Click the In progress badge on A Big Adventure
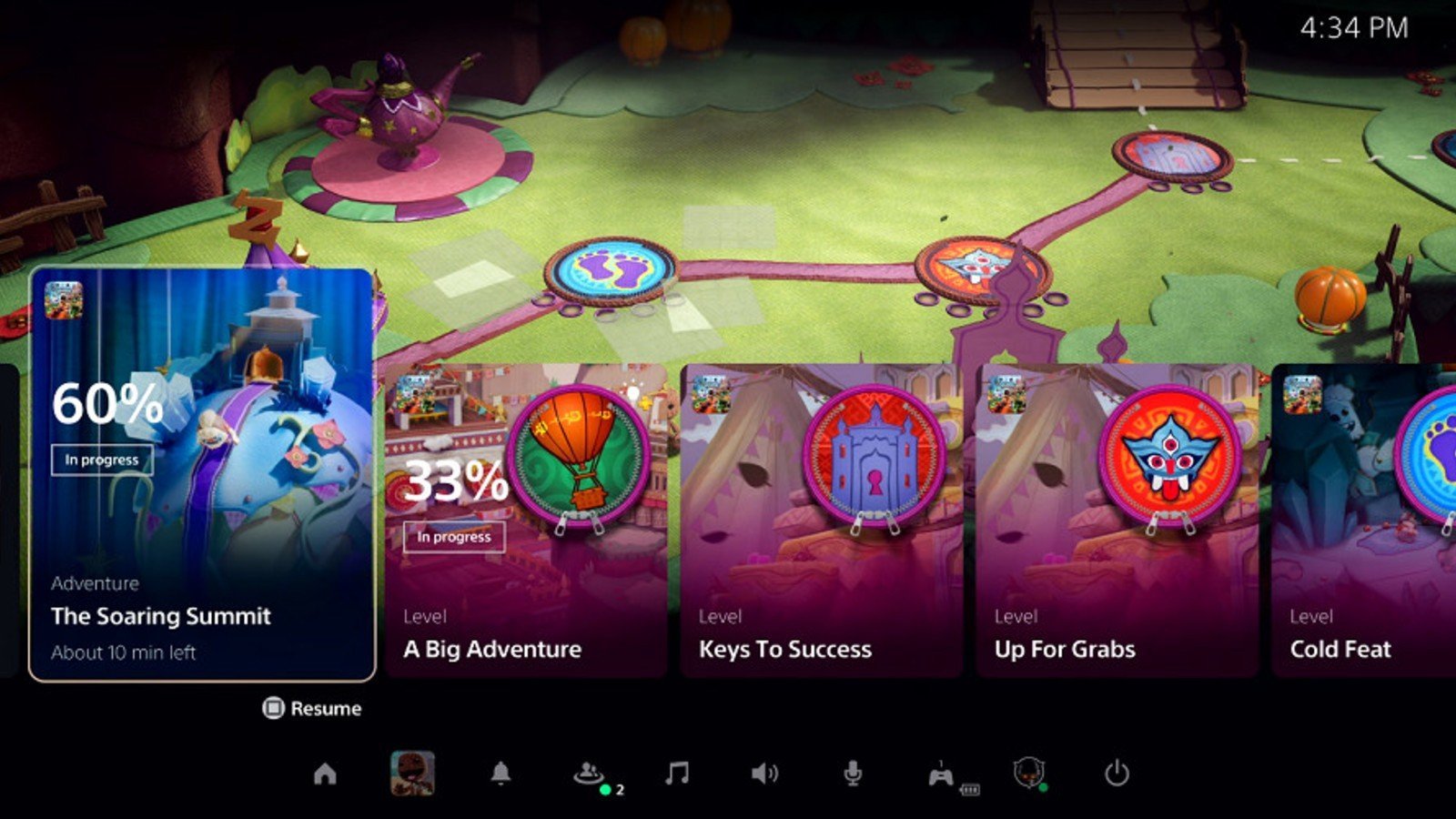The width and height of the screenshot is (1456, 819). (455, 537)
